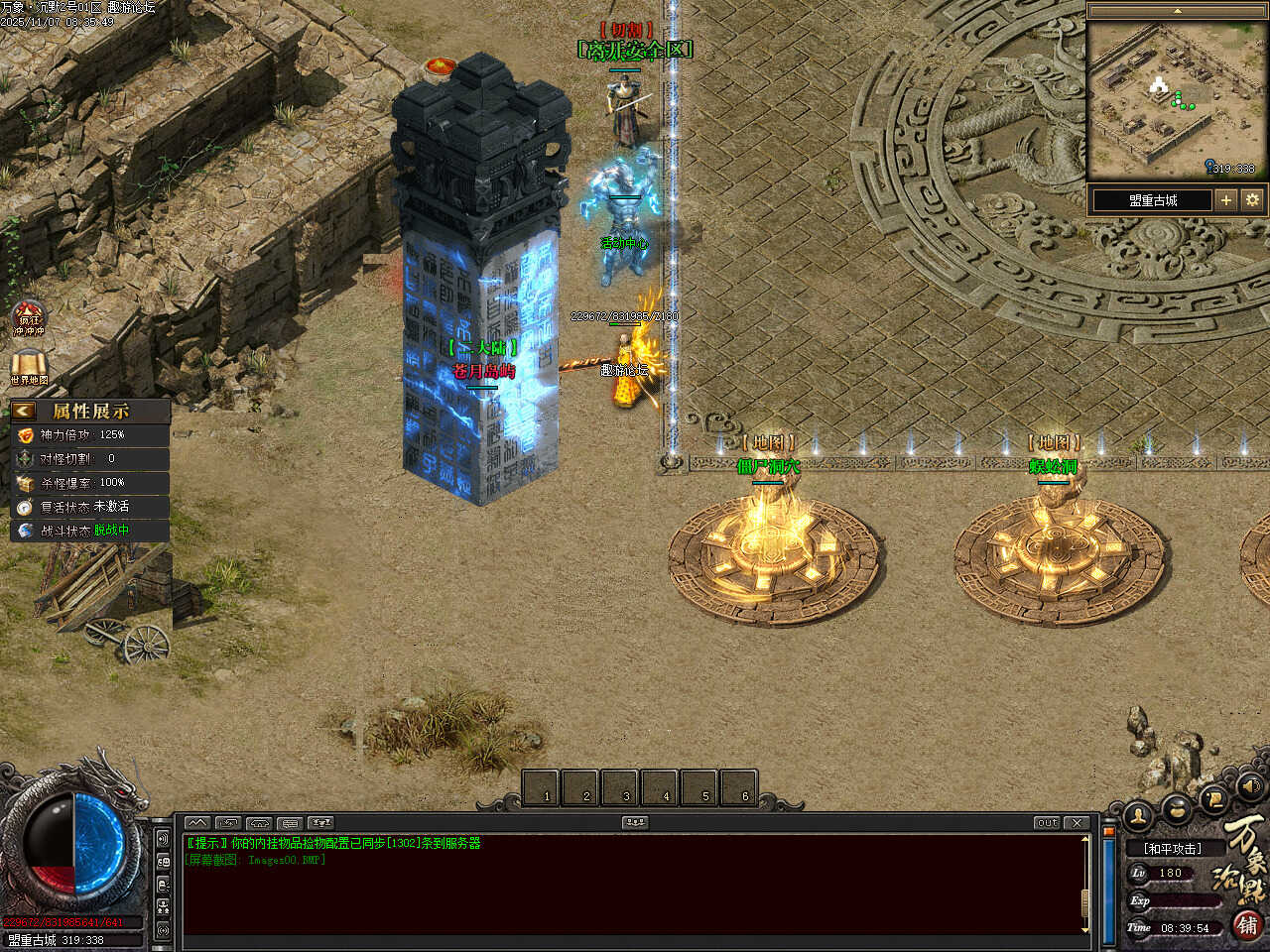
Task: Select hotbar slot number 1
Action: [541, 788]
